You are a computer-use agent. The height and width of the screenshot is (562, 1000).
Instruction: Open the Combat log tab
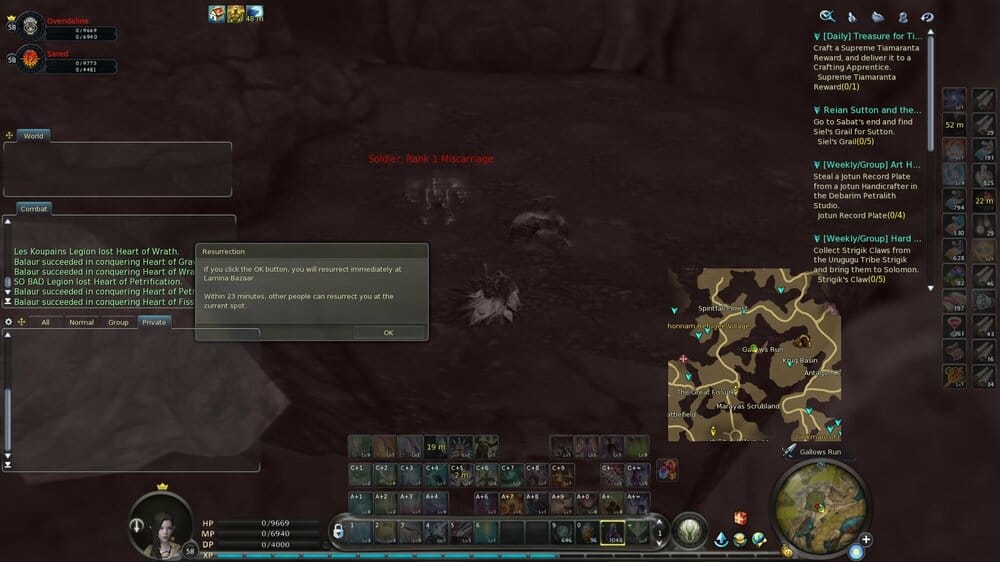click(x=35, y=208)
